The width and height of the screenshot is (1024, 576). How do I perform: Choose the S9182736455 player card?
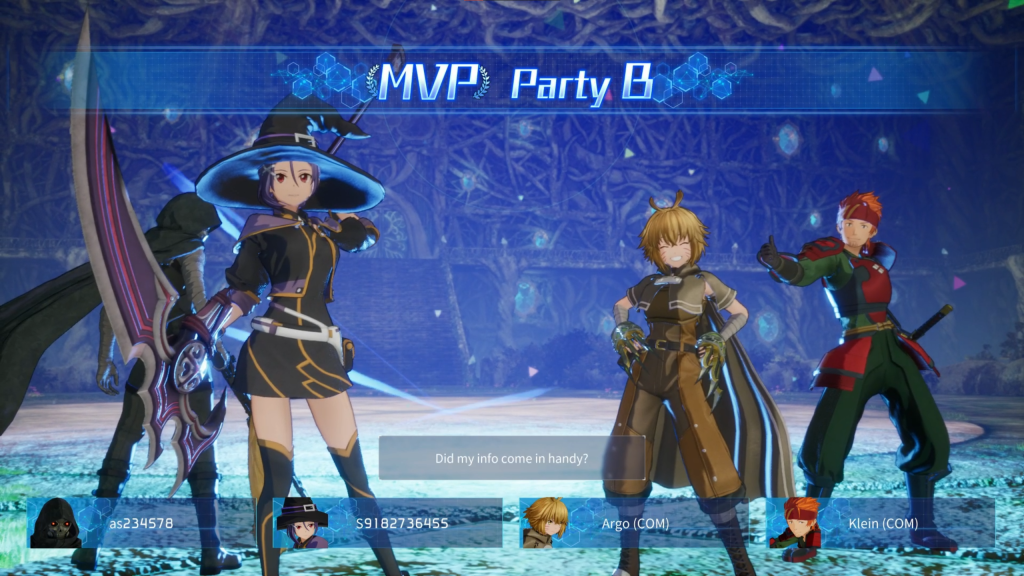388,523
